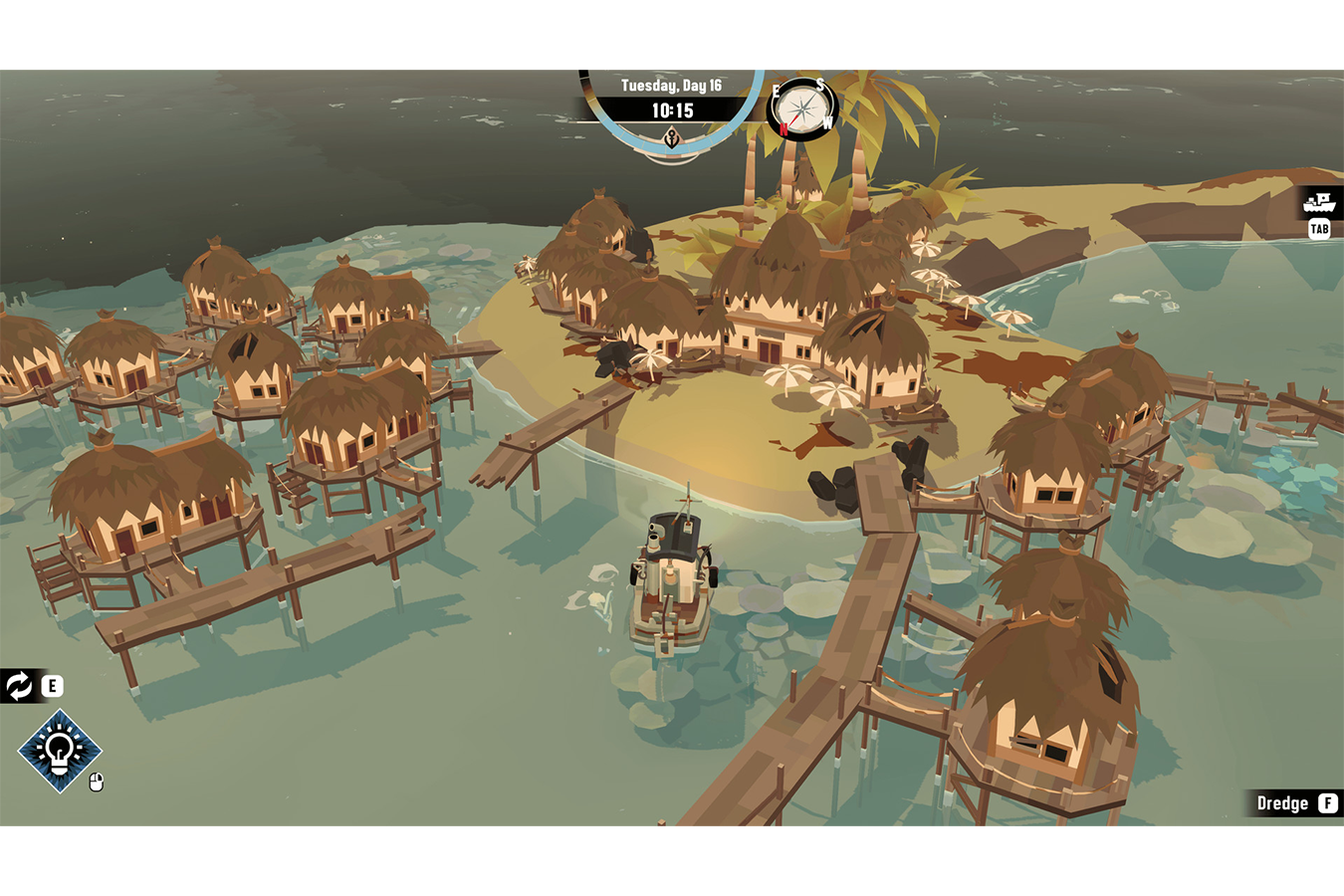Click the cycle ability arrows icon

19,685
